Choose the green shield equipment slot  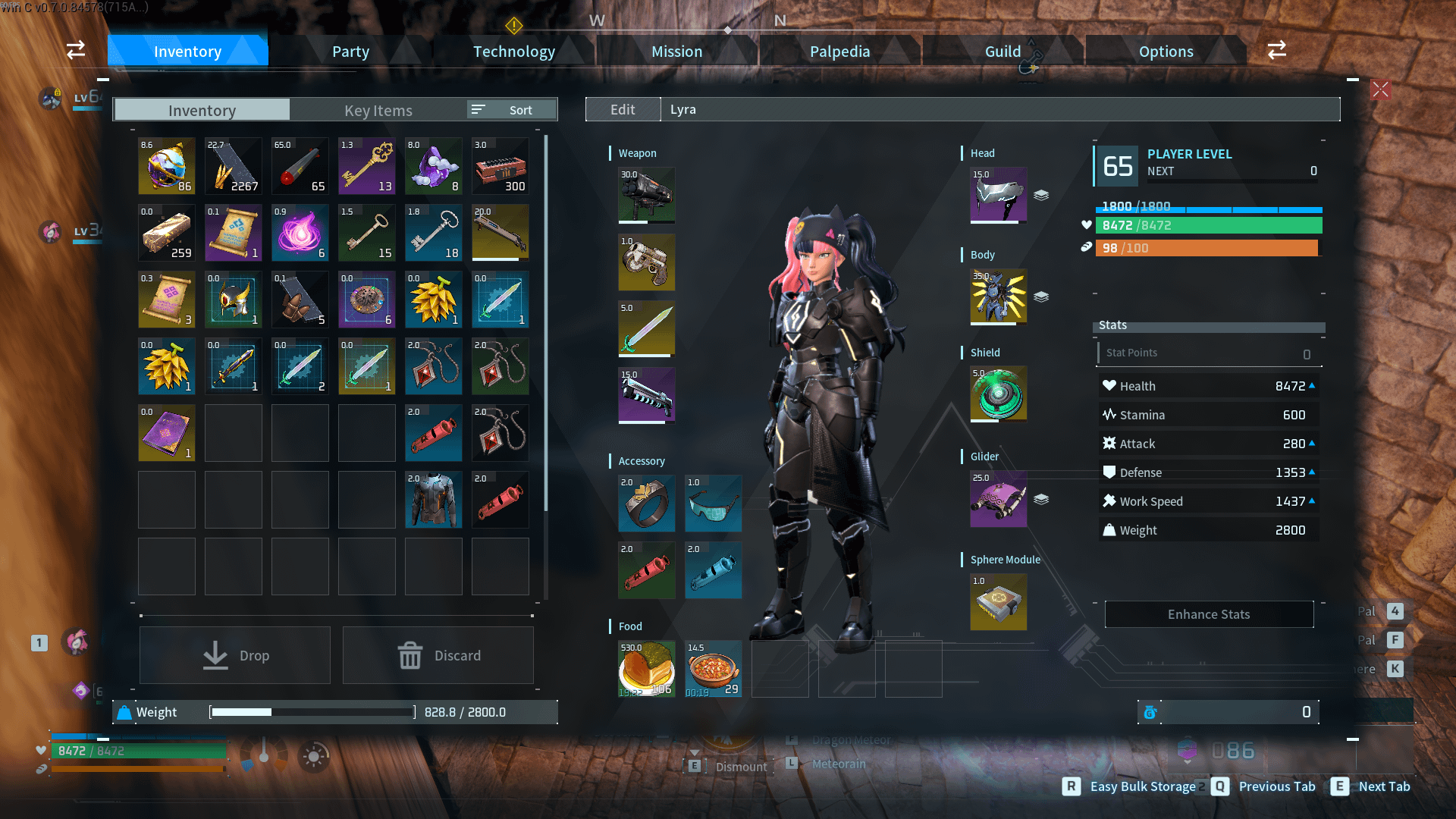998,394
